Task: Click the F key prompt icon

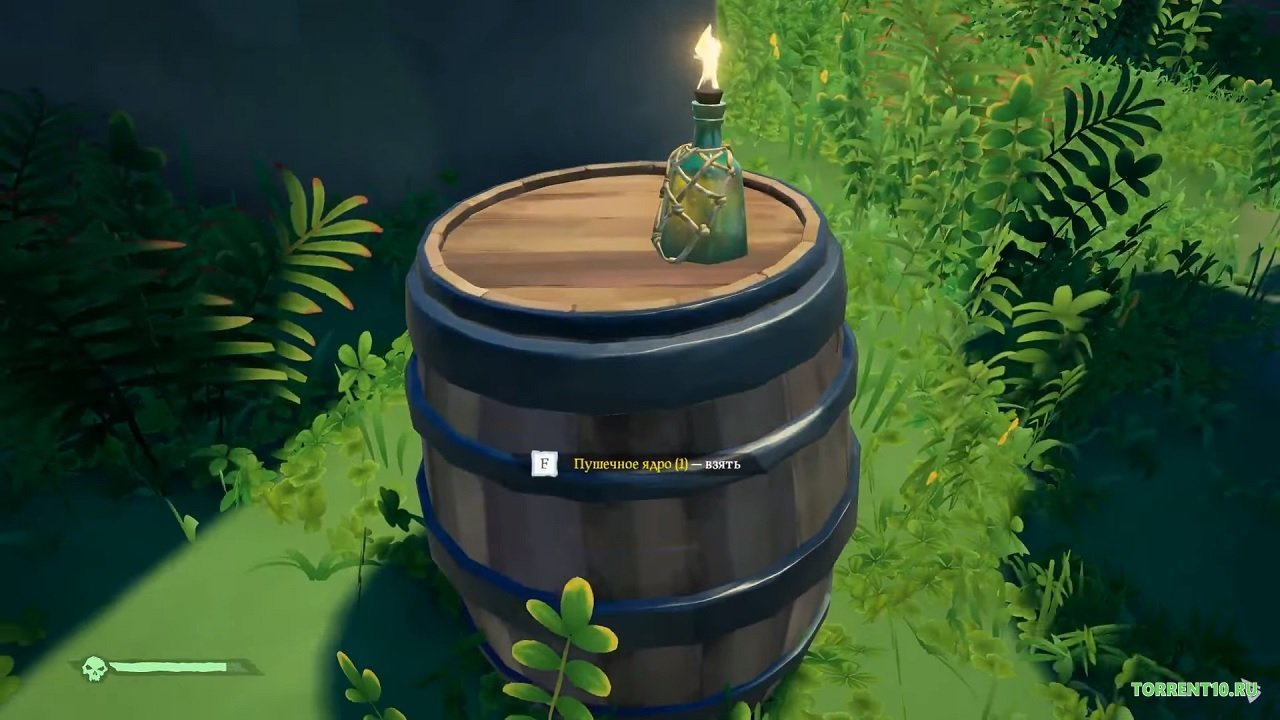Action: [x=543, y=465]
